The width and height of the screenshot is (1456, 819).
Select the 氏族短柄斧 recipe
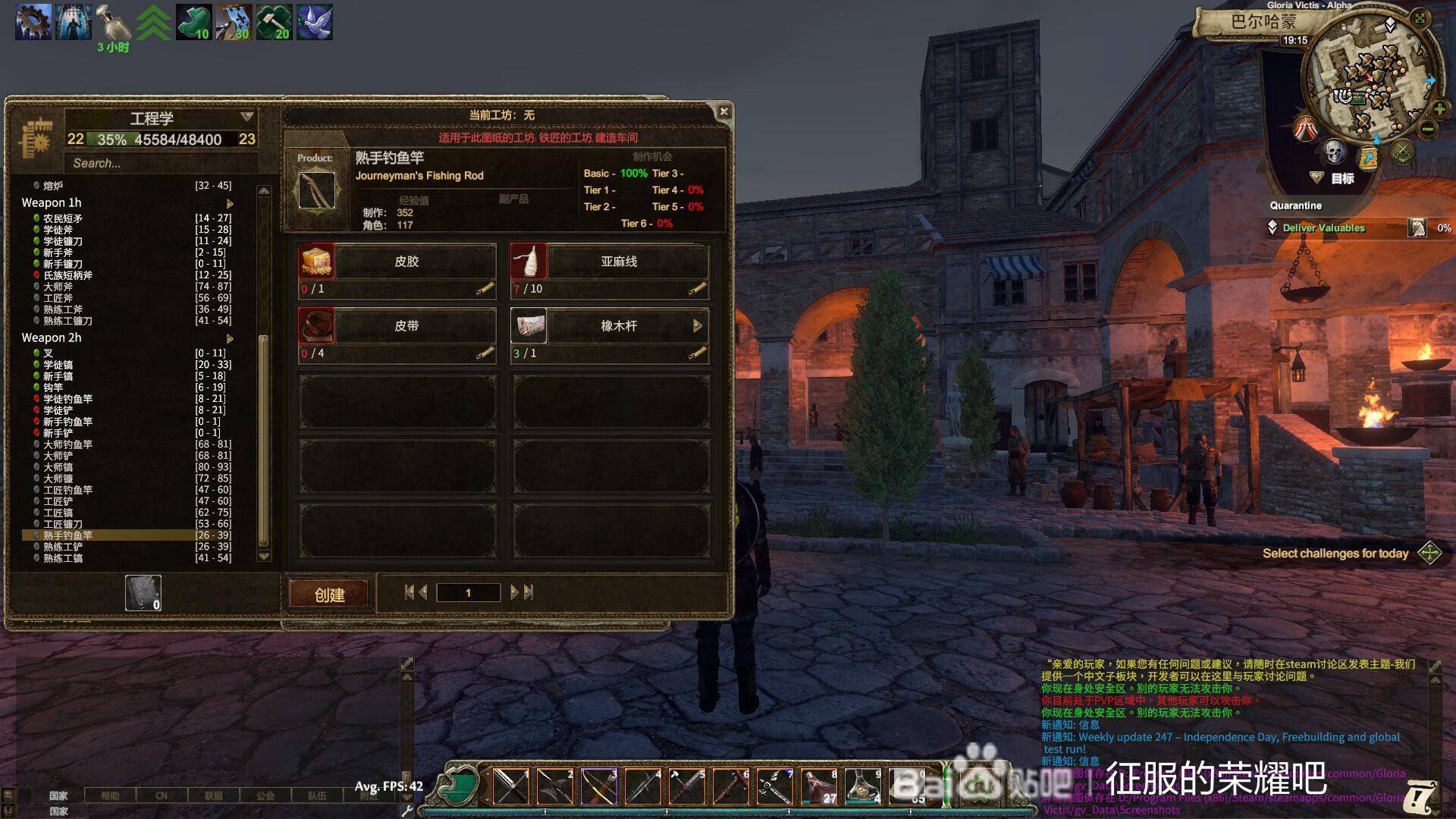[67, 275]
